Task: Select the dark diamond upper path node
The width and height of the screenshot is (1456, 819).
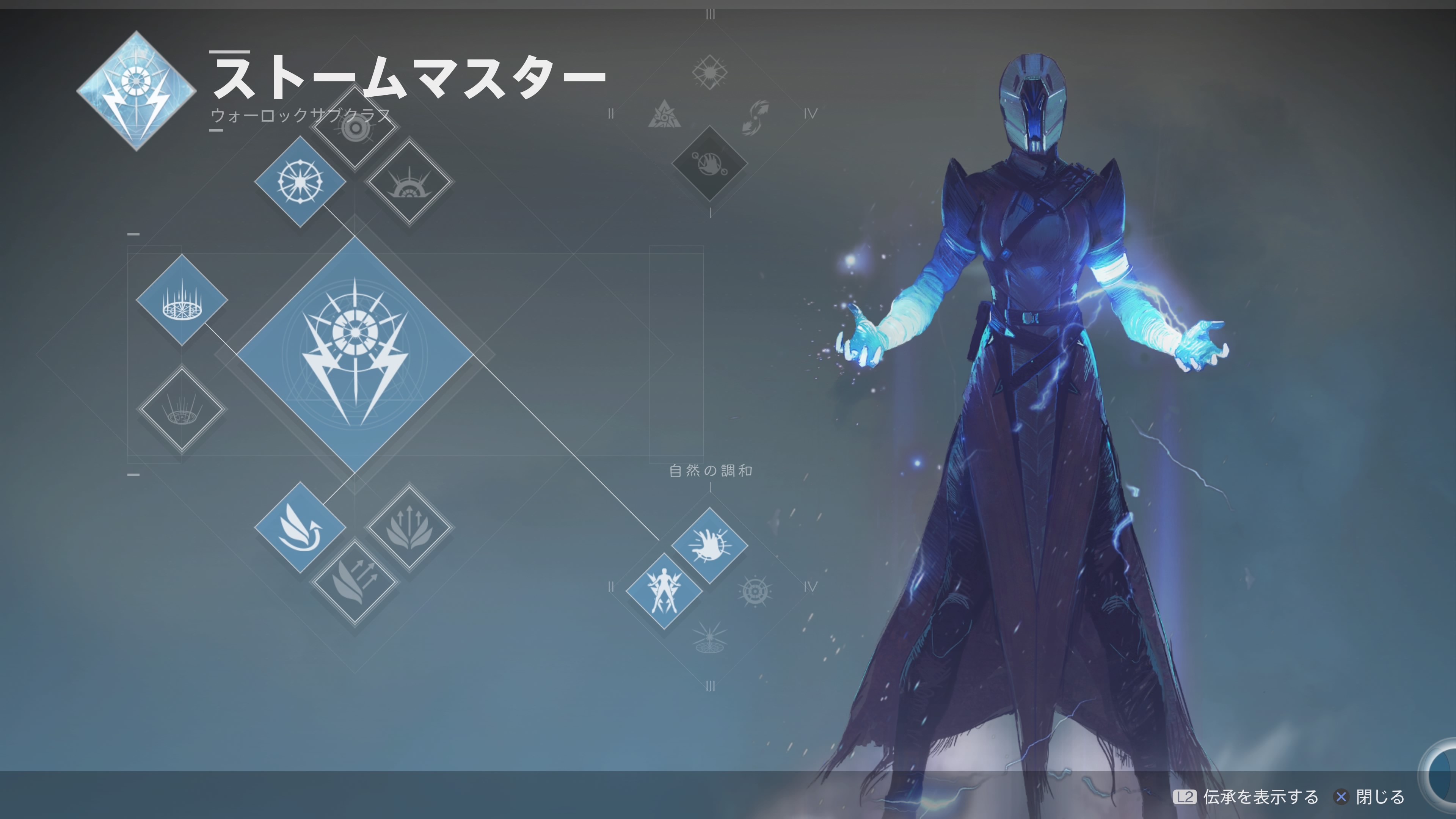Action: [709, 163]
